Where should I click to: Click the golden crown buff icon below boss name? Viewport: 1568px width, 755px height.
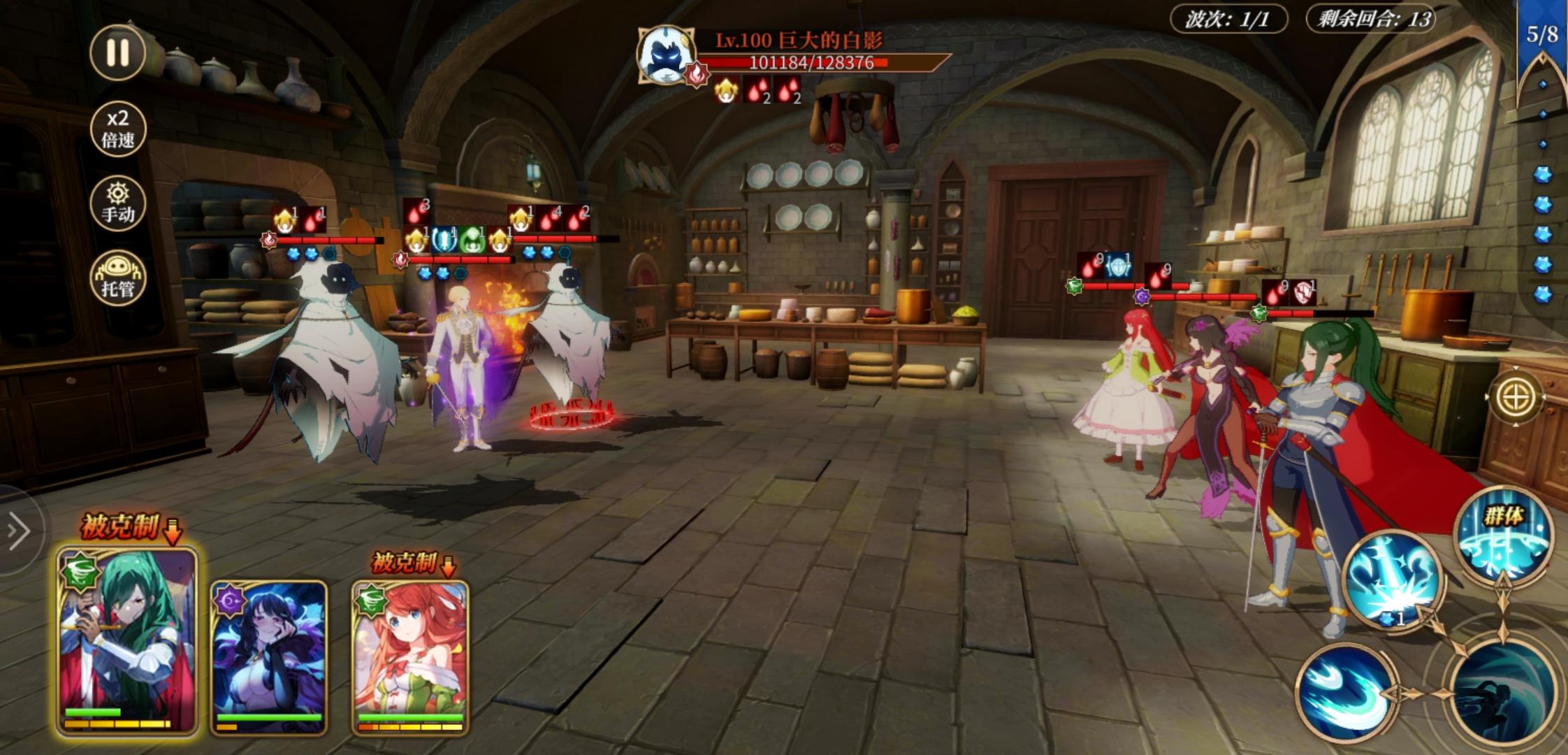[x=727, y=93]
